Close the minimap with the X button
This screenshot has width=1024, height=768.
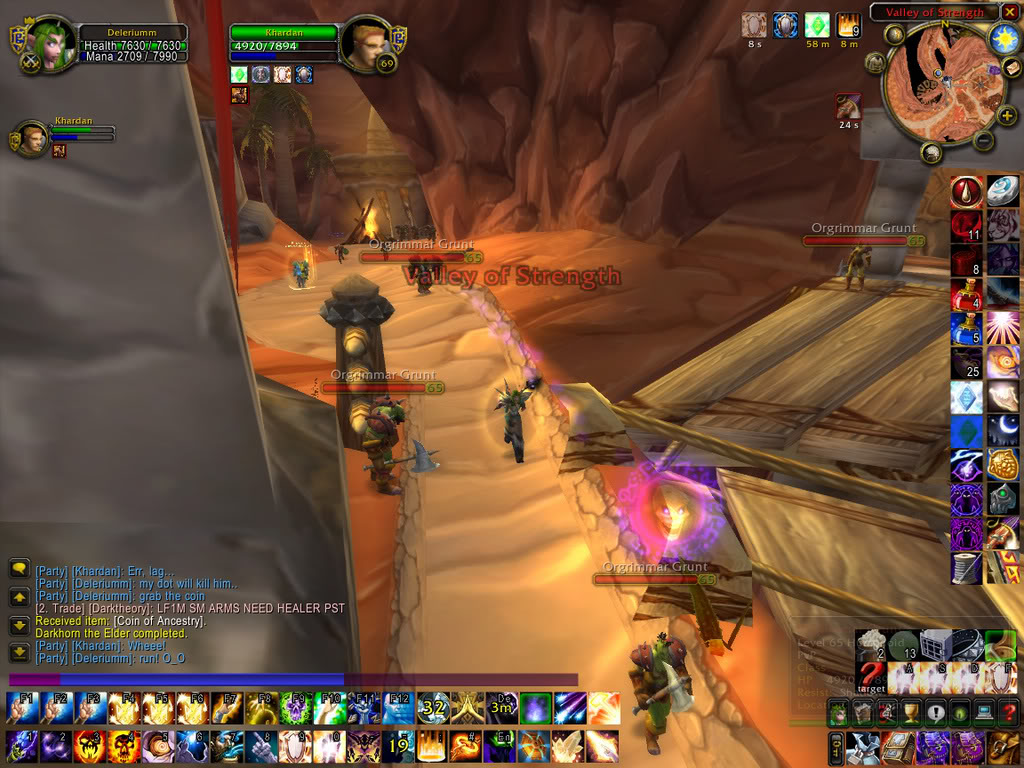tap(1007, 12)
